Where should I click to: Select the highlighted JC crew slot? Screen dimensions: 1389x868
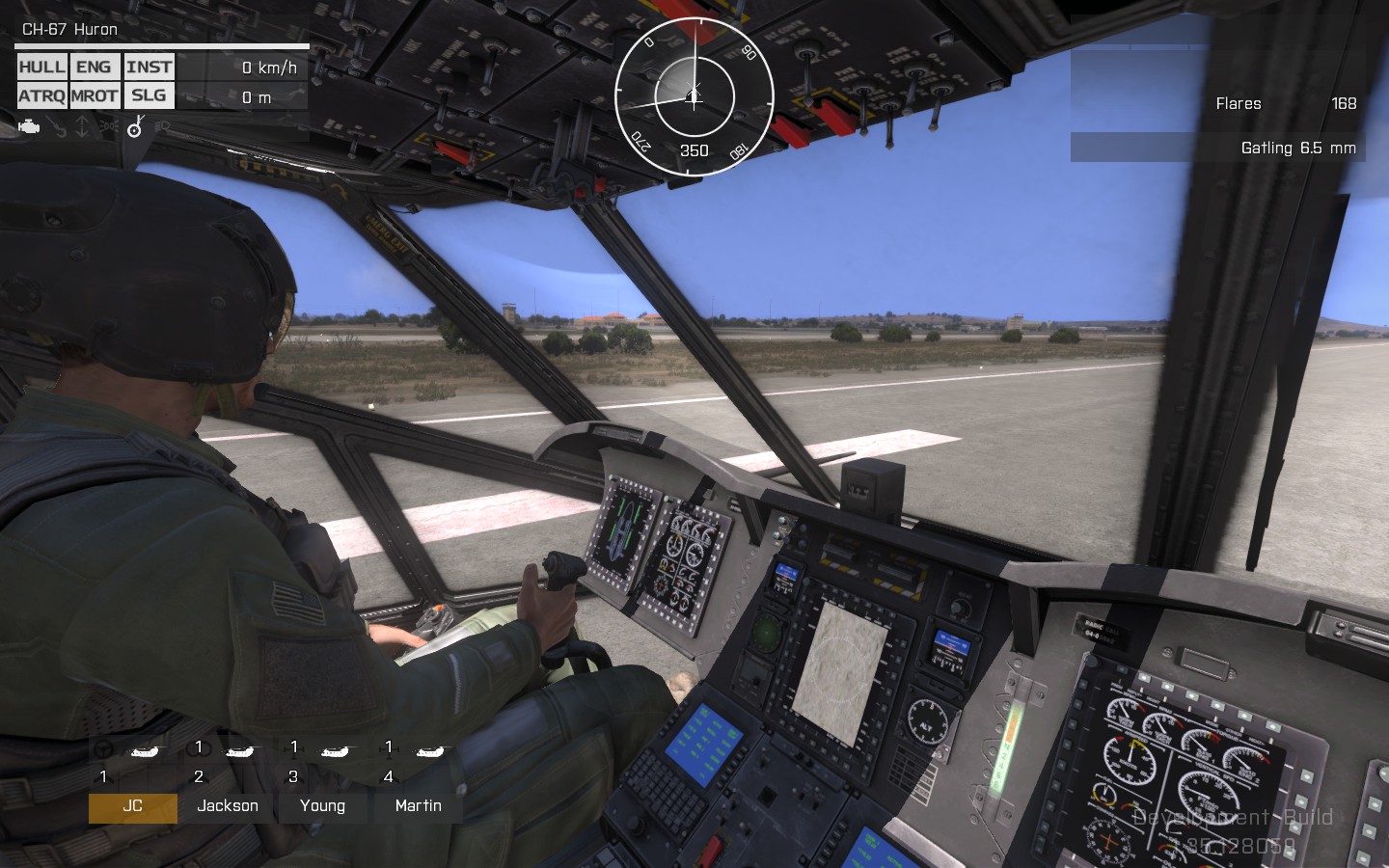pyautogui.click(x=132, y=806)
